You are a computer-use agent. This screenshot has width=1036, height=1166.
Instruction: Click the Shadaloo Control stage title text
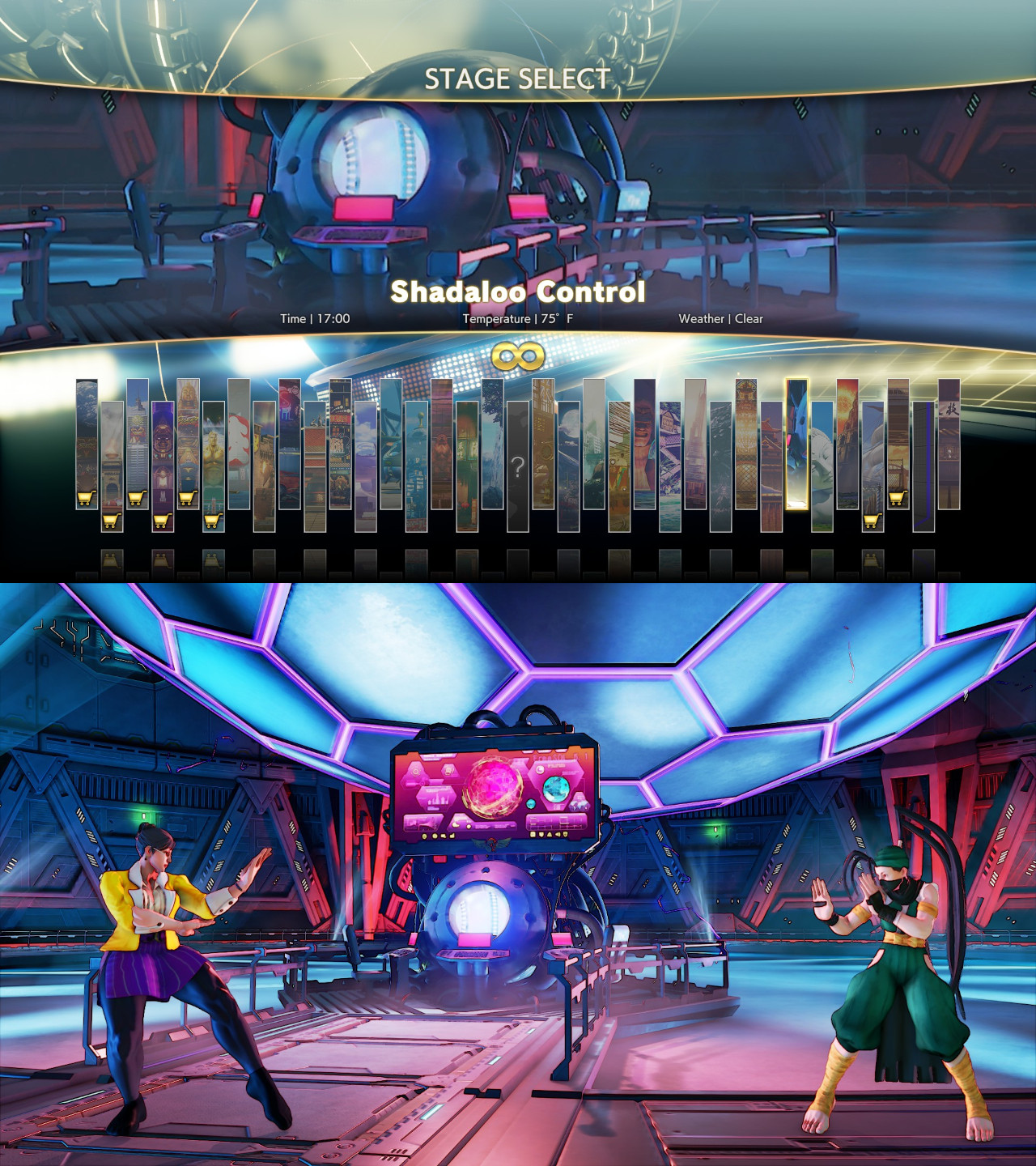(518, 294)
